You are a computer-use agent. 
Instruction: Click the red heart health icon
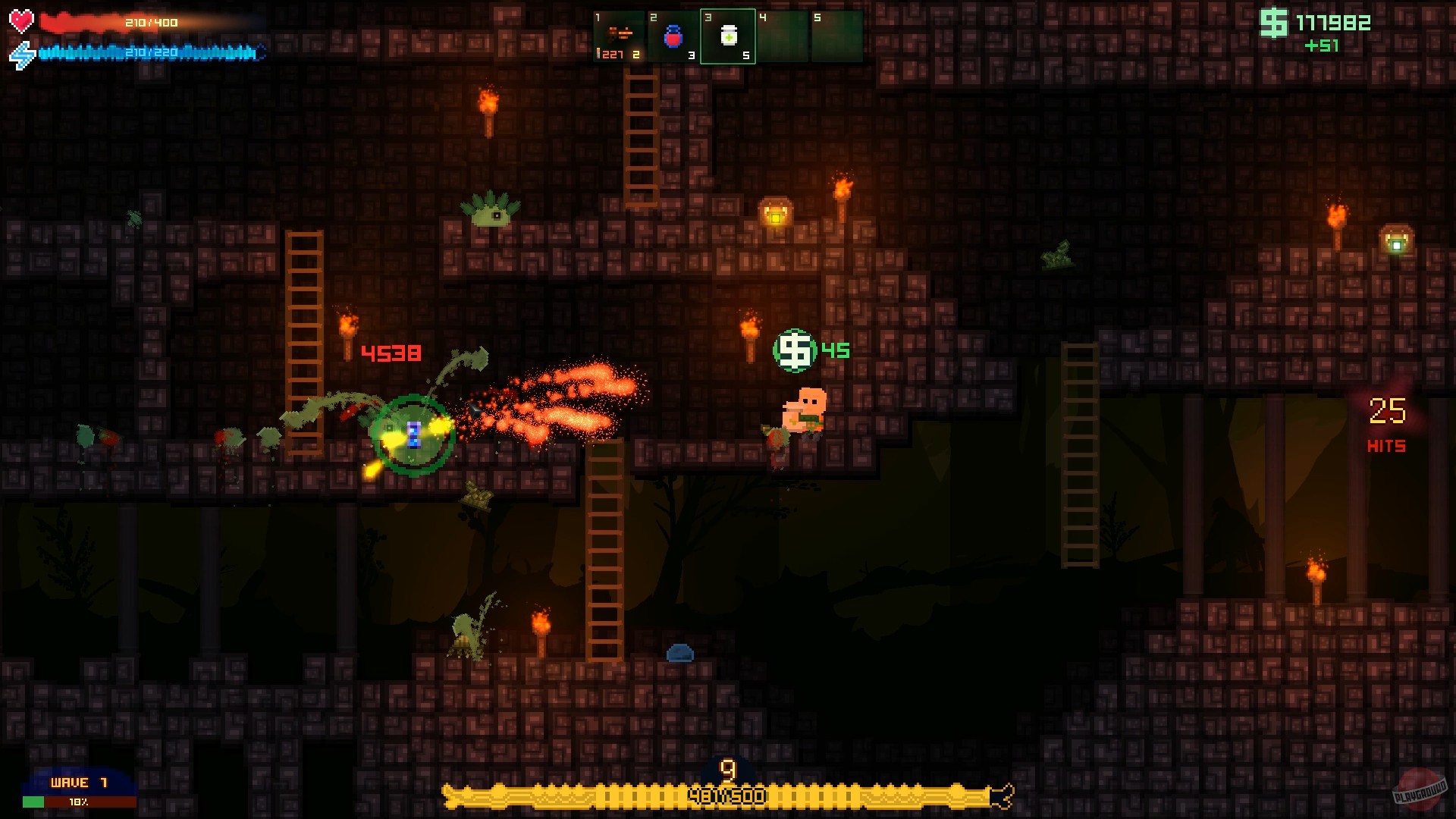(20, 20)
